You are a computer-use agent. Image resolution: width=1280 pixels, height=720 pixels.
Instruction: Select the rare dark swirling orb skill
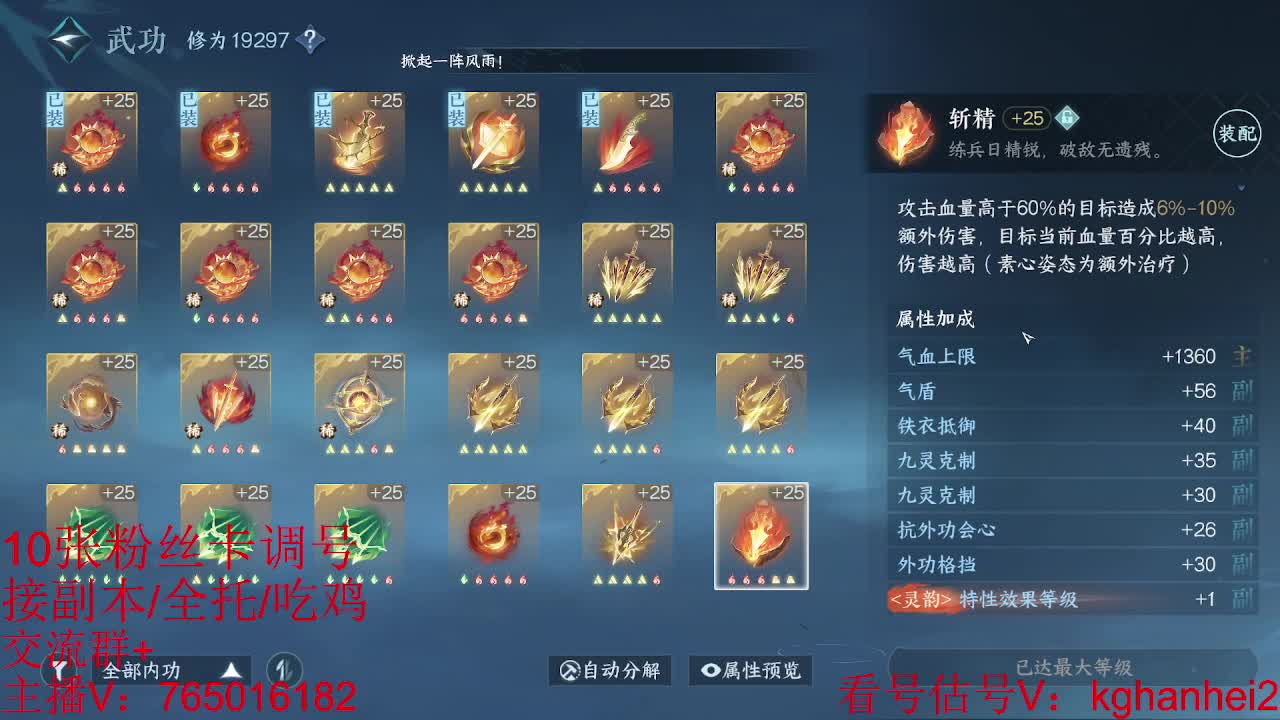click(x=92, y=405)
